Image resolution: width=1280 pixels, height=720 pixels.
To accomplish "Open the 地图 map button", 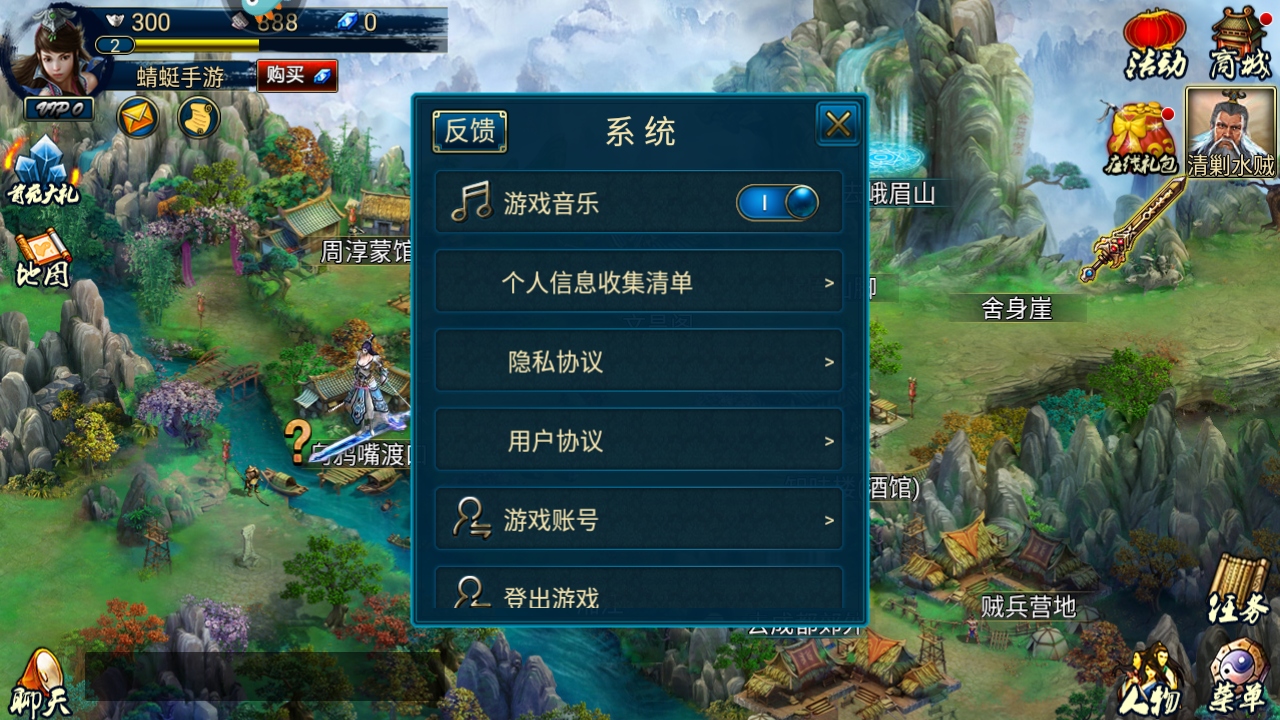I will pyautogui.click(x=42, y=259).
